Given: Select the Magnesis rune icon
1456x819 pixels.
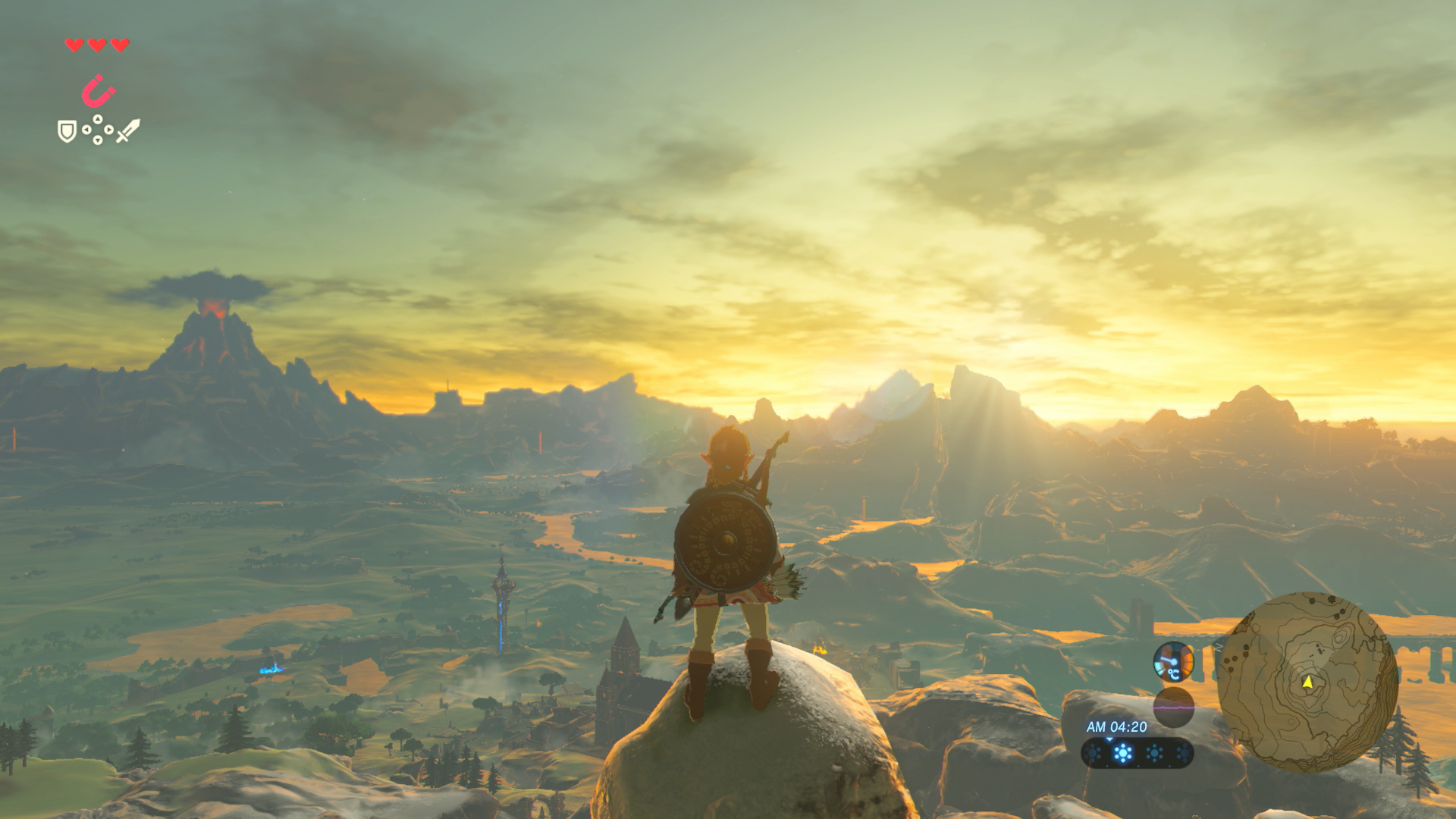Looking at the screenshot, I should click(x=97, y=89).
